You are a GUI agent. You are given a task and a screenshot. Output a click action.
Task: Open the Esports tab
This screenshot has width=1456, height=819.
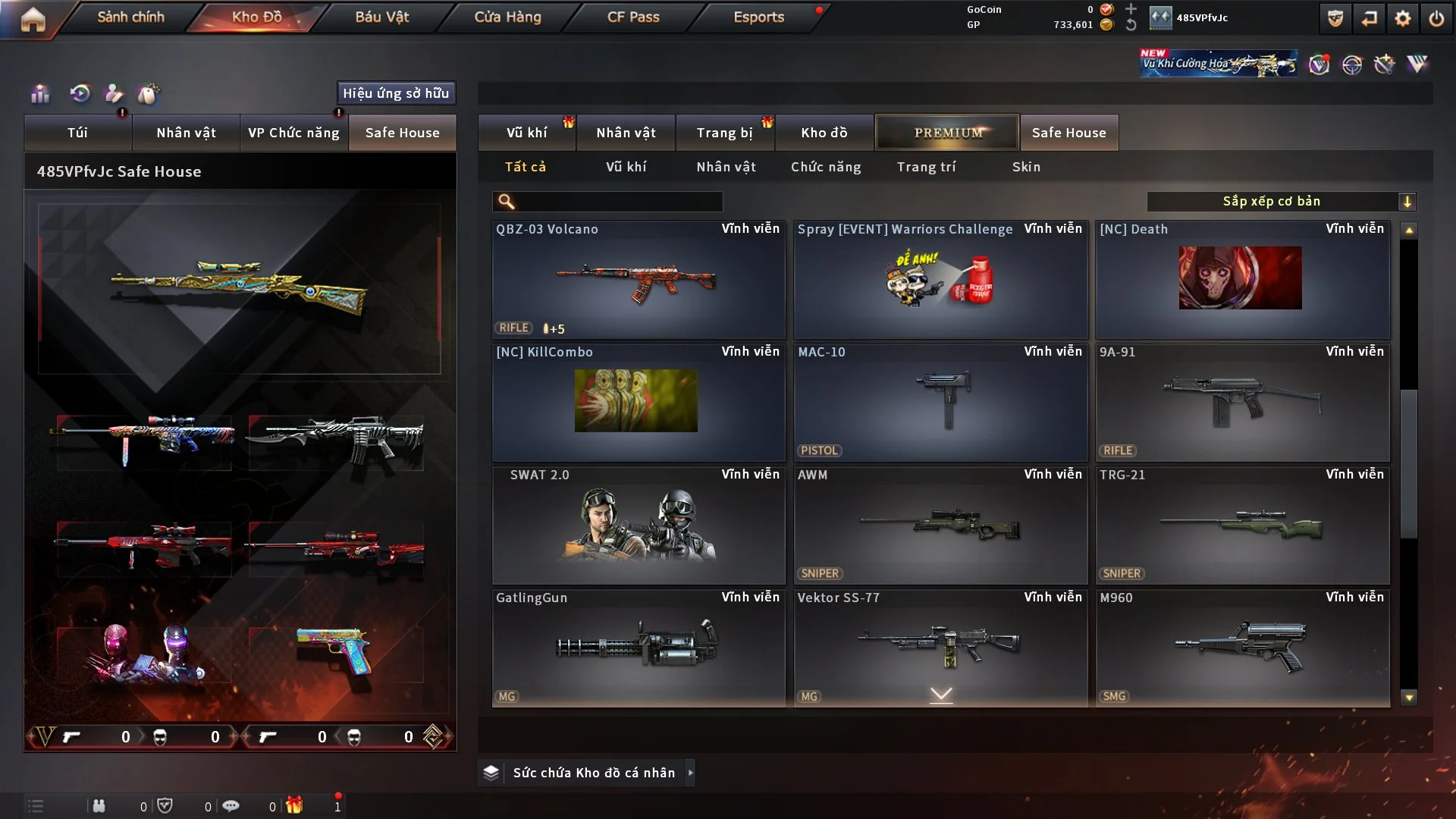[x=758, y=17]
